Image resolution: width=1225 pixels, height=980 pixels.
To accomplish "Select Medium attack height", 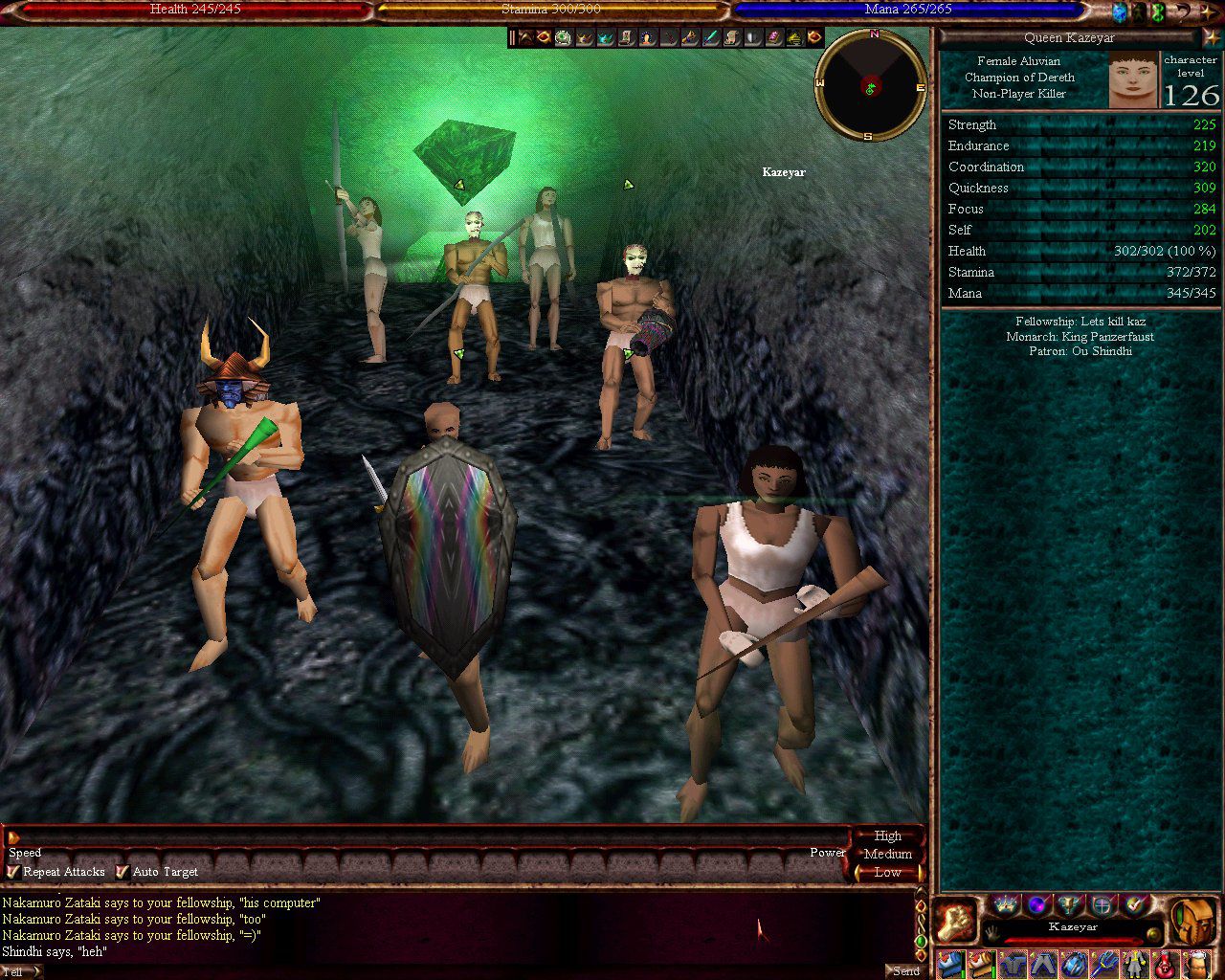I will pyautogui.click(x=887, y=854).
